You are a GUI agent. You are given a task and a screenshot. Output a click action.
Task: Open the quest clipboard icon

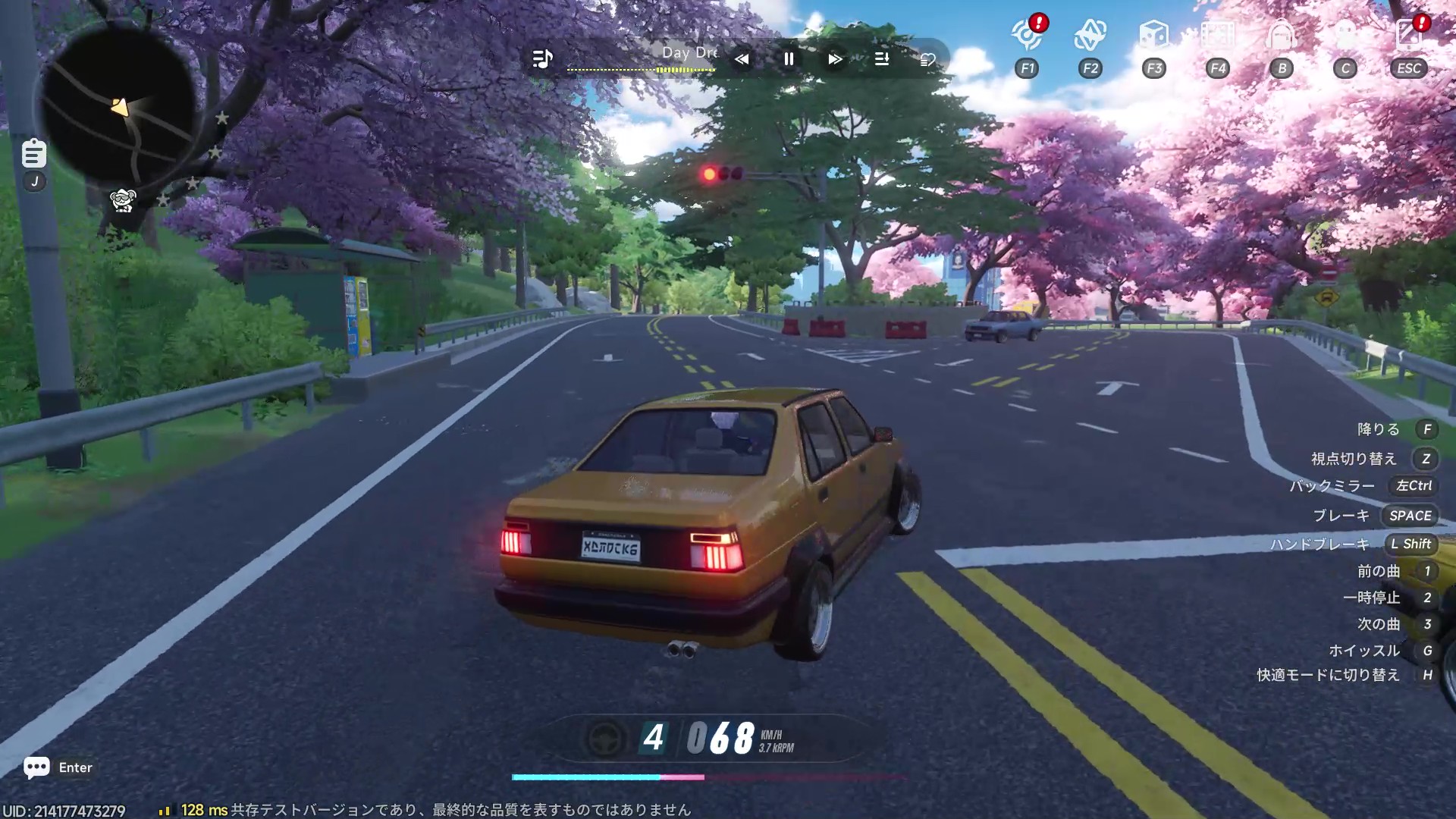click(33, 154)
